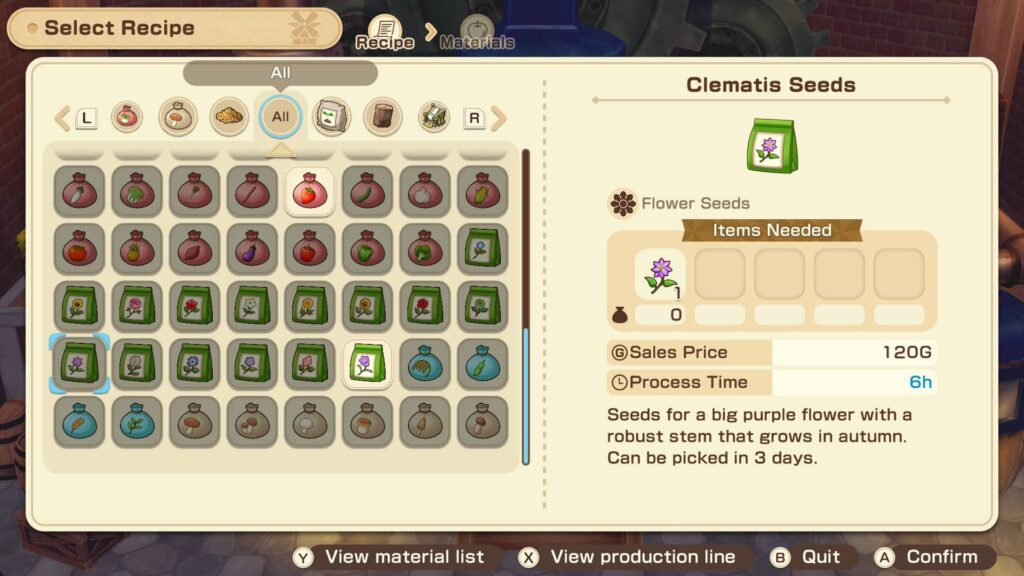Select the strawberry seed bag recipe
The image size is (1024, 576).
(x=309, y=191)
